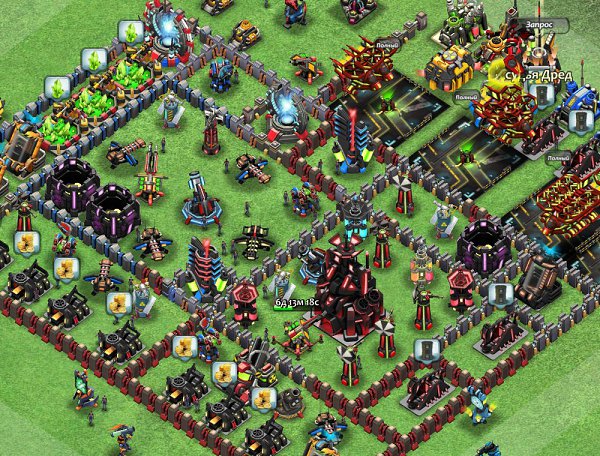Collect the crystal bubble beside the blue portal
This screenshot has width=600, height=456.
pyautogui.click(x=129, y=31)
